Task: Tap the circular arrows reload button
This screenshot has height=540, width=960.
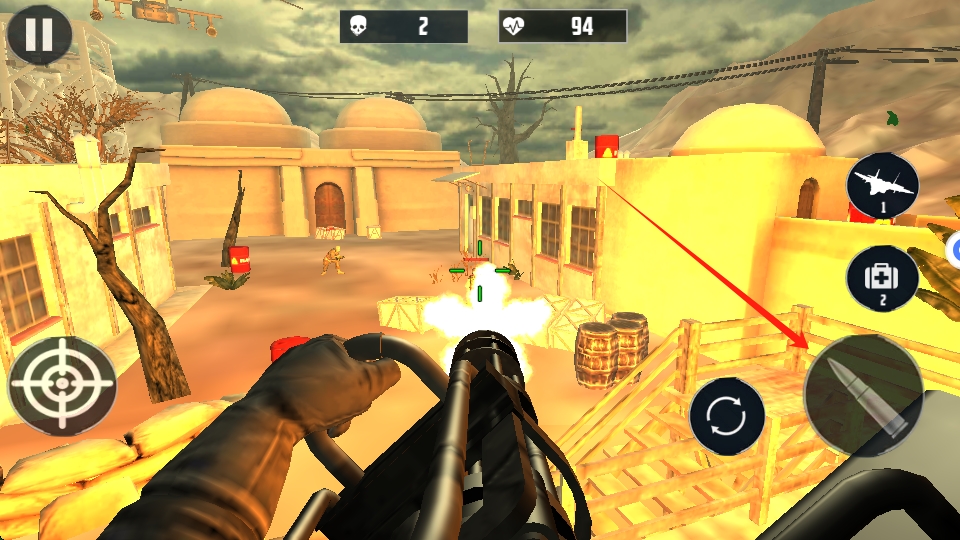Action: 727,416
